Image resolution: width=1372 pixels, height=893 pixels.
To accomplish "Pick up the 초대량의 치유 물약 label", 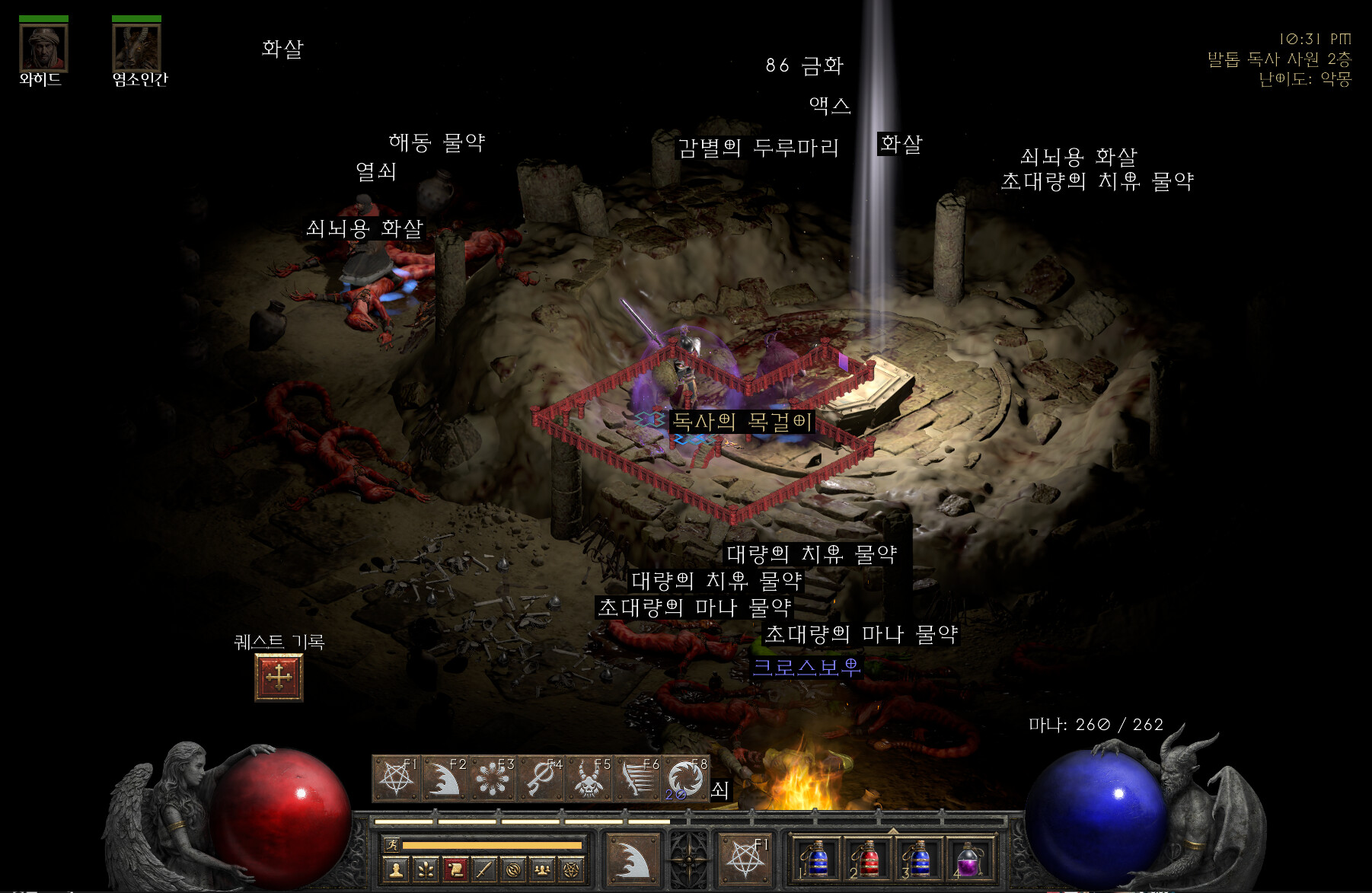I will pos(1096,181).
